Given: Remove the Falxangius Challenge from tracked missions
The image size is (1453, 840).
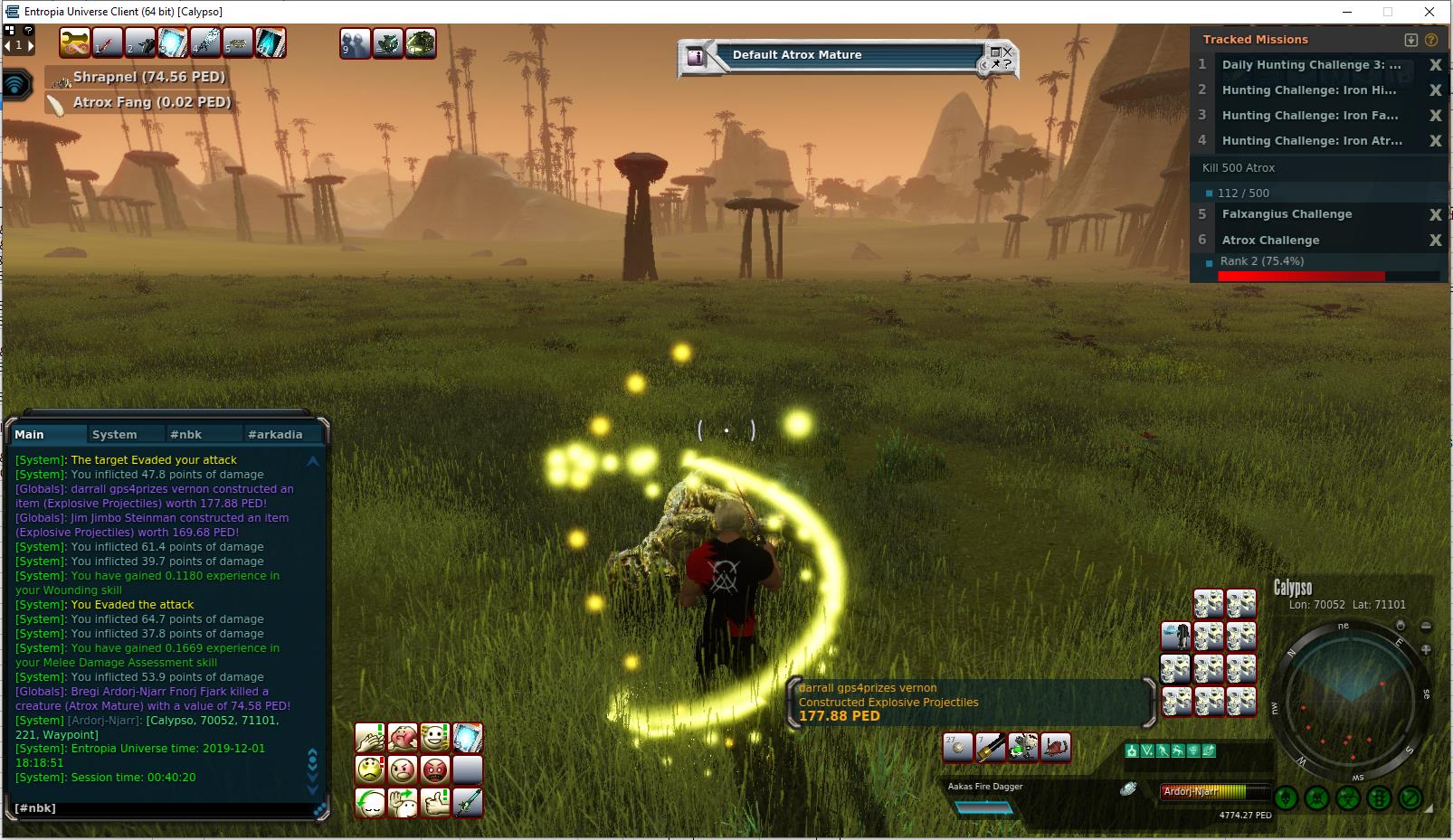Looking at the screenshot, I should (1435, 215).
